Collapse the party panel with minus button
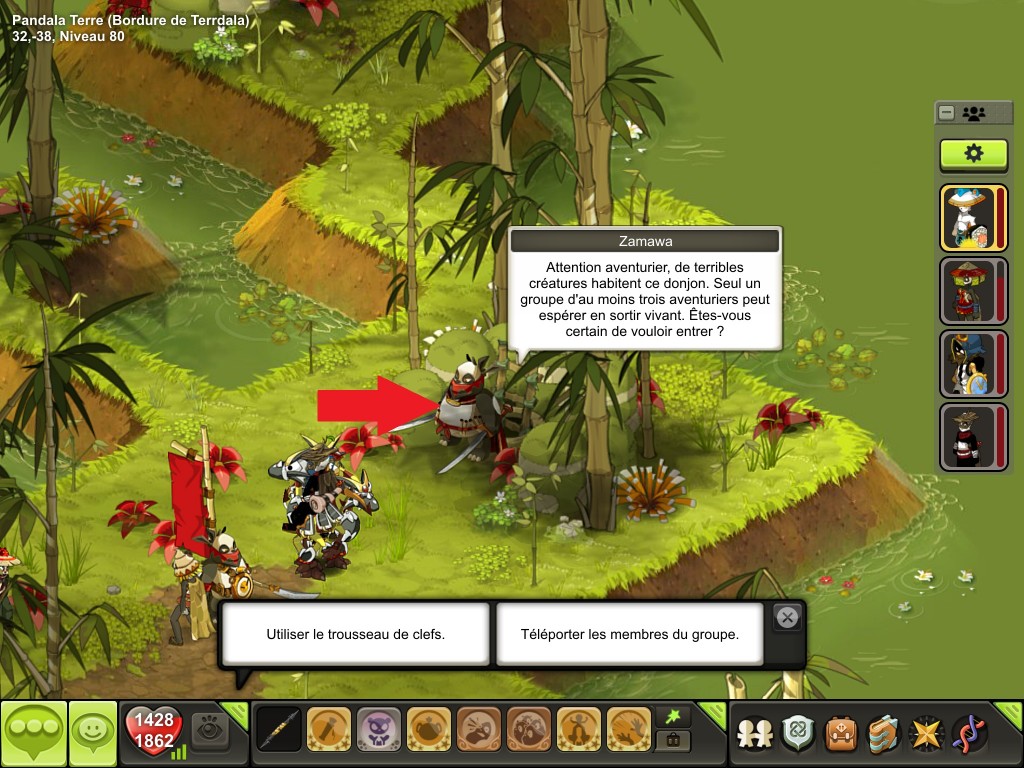The width and height of the screenshot is (1024, 768). pyautogui.click(x=946, y=113)
